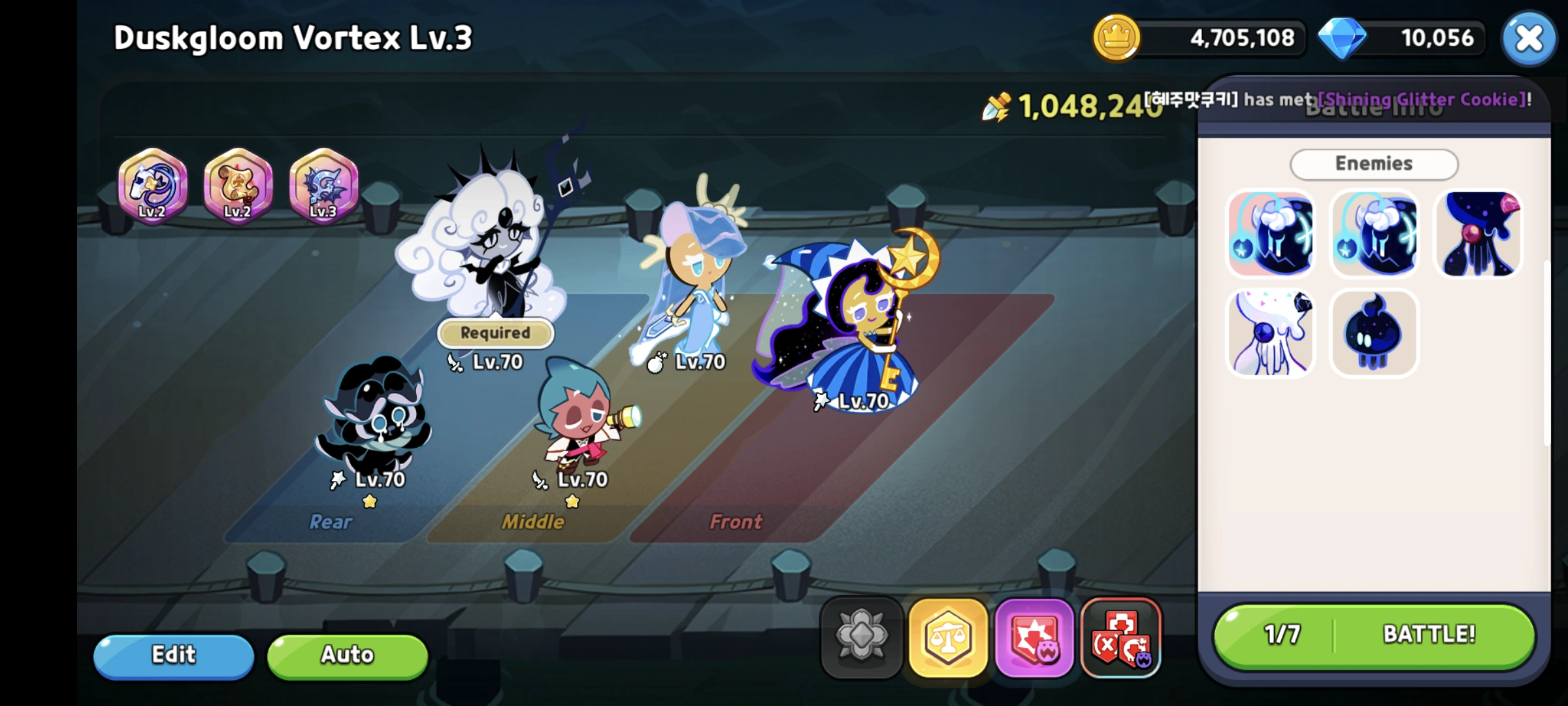Image resolution: width=1568 pixels, height=706 pixels.
Task: Open the dark spirit enemy icon
Action: click(x=1374, y=332)
